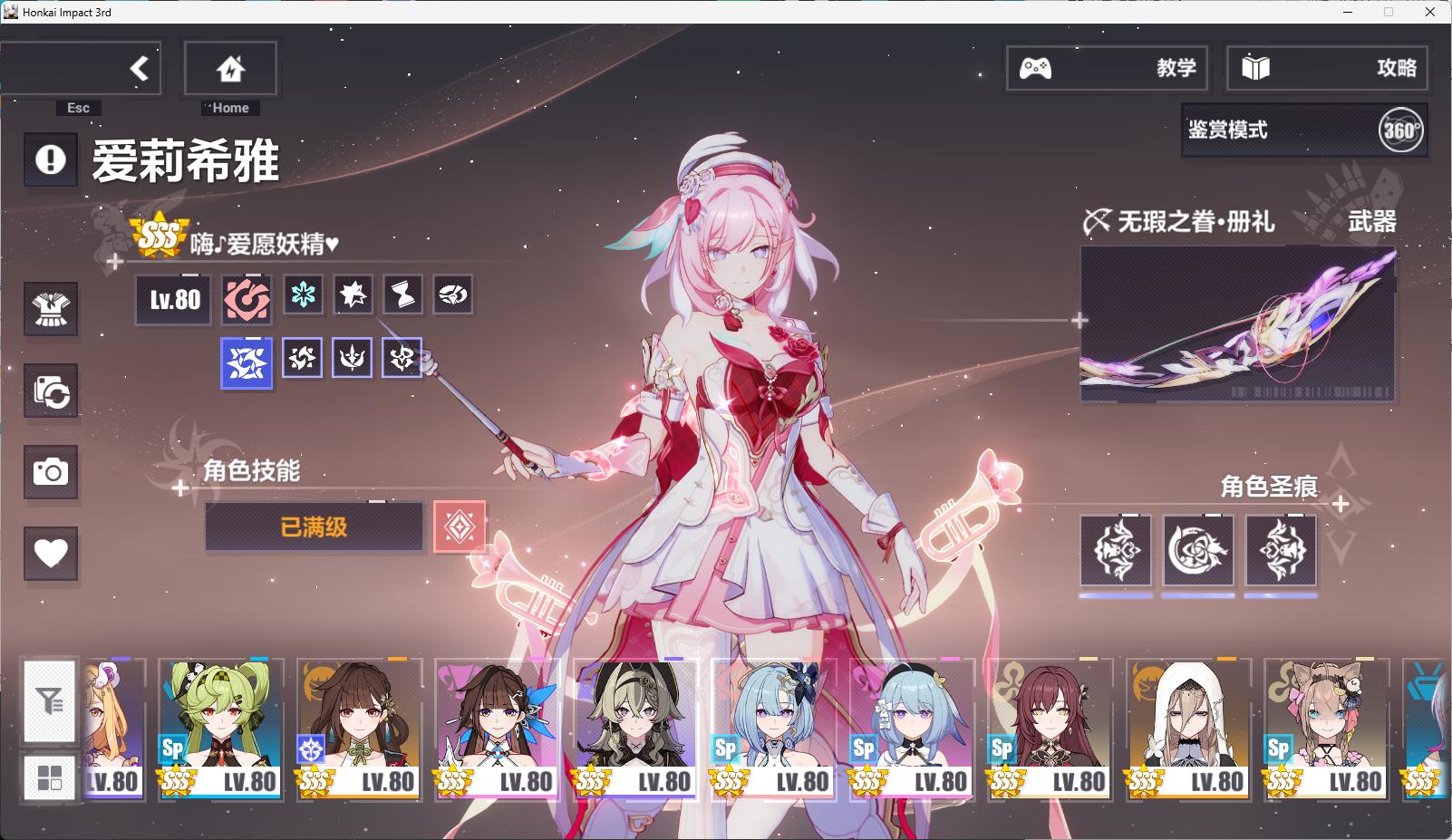Viewport: 1452px width, 840px height.
Task: Click the heart favorite icon on left sidebar
Action: click(51, 551)
